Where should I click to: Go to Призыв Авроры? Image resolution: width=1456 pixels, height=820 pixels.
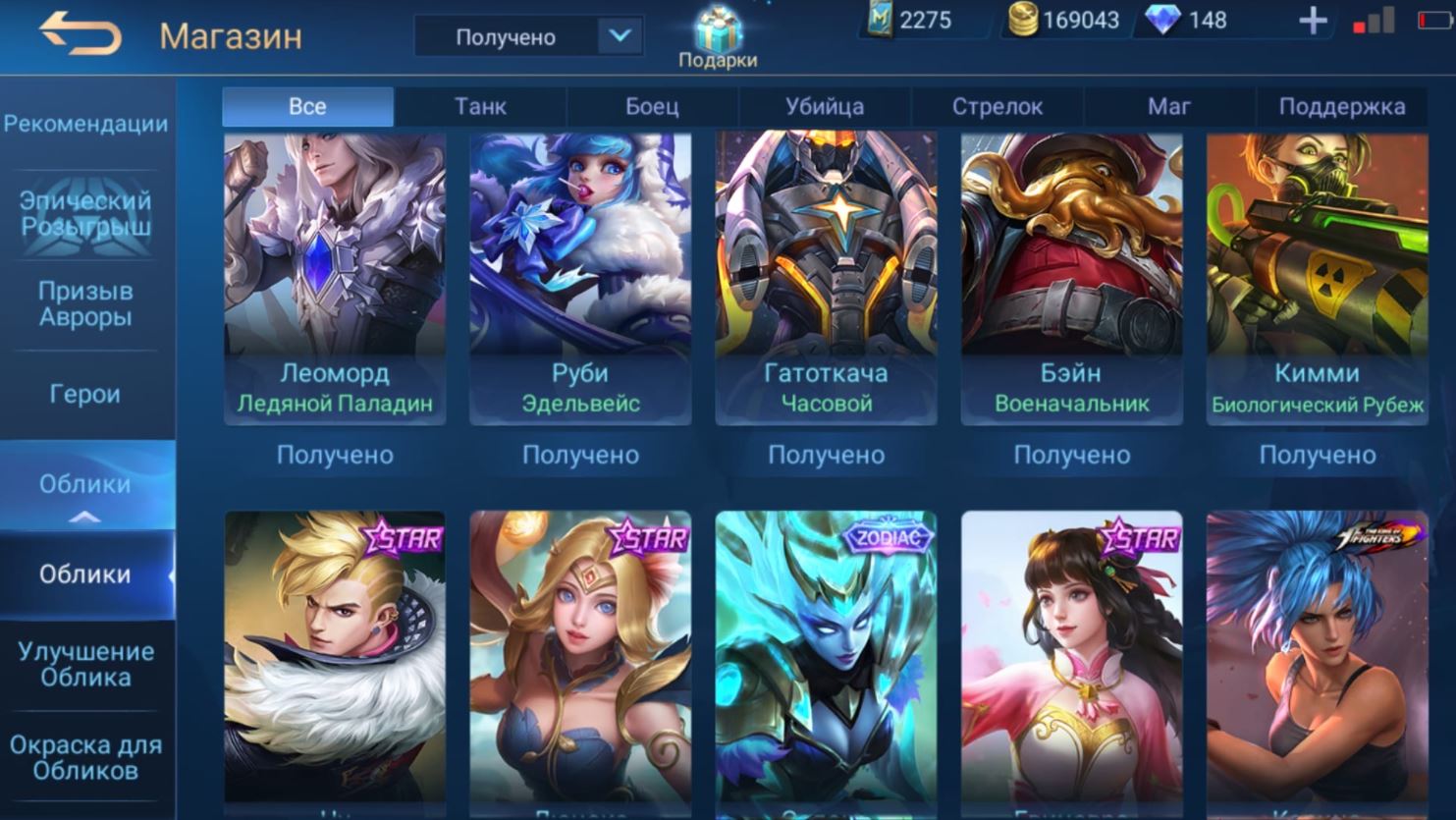(85, 303)
